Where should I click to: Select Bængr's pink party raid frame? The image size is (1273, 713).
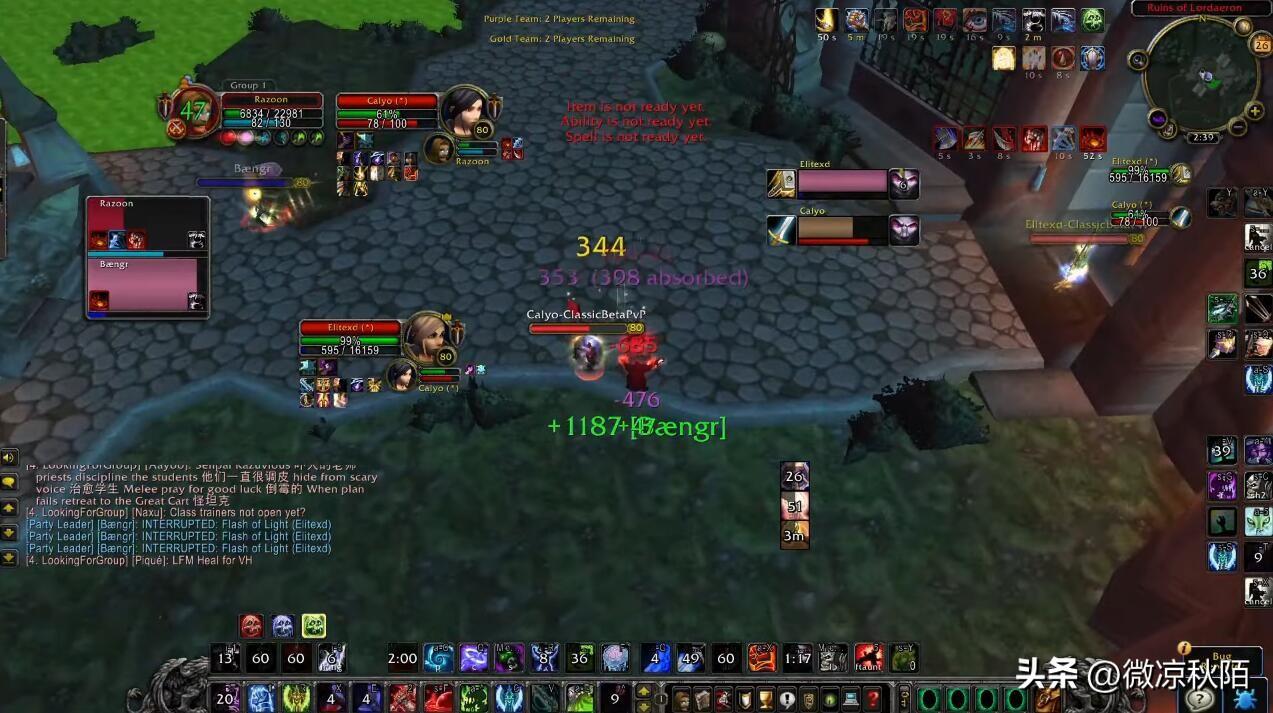click(146, 286)
